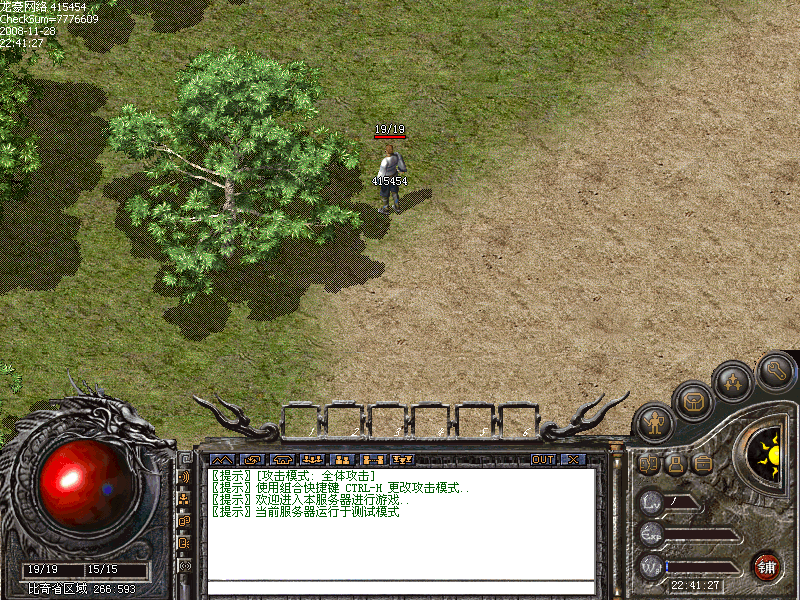Click the chat text input line
800x600 pixels.
click(400, 587)
